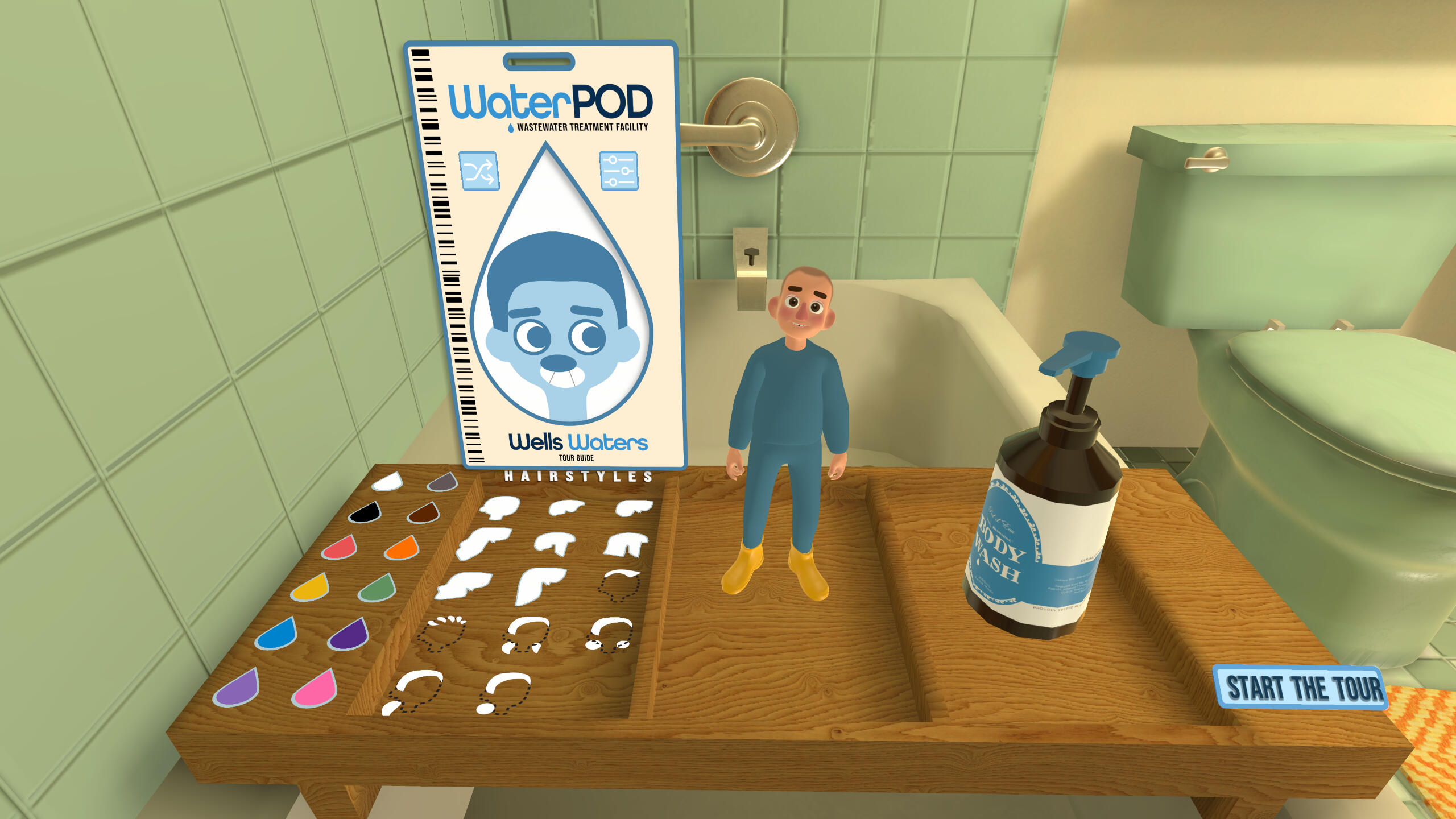Choose the pink hair color swatch
1456x819 pixels.
[x=315, y=689]
